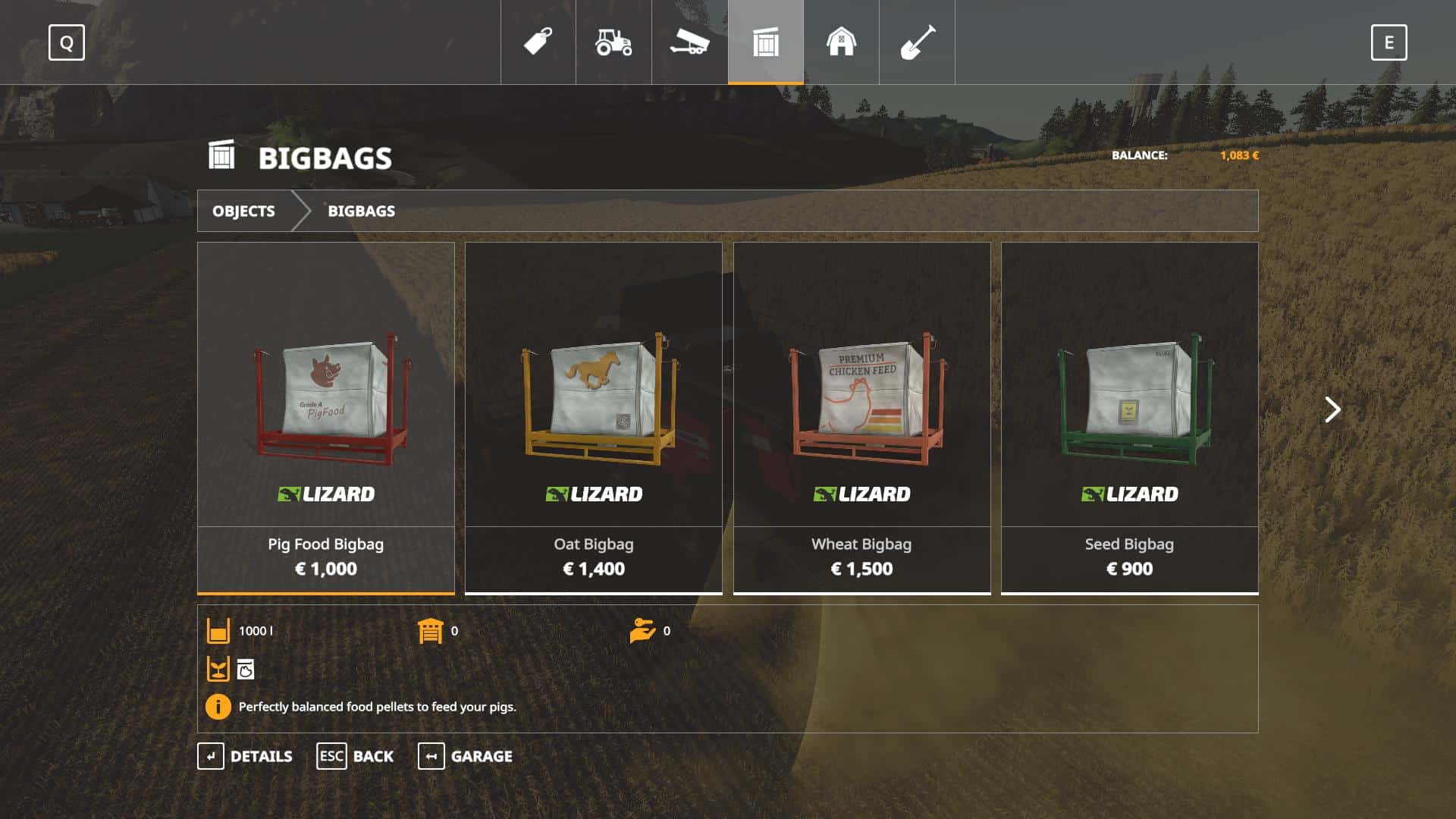Select the Pig Food Bigbag item
1456x819 pixels.
(x=326, y=417)
